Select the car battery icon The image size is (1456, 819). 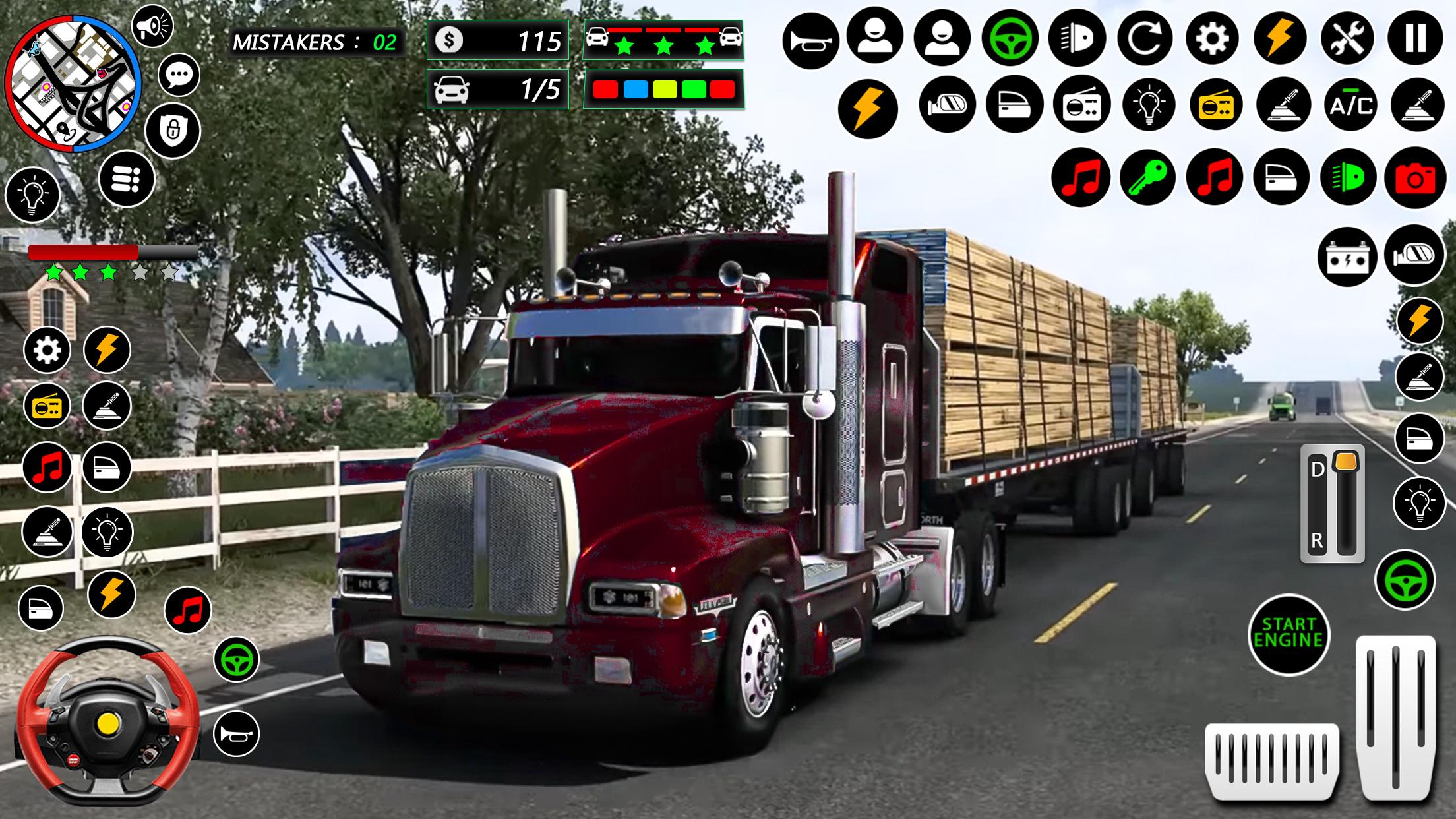[x=1347, y=256]
